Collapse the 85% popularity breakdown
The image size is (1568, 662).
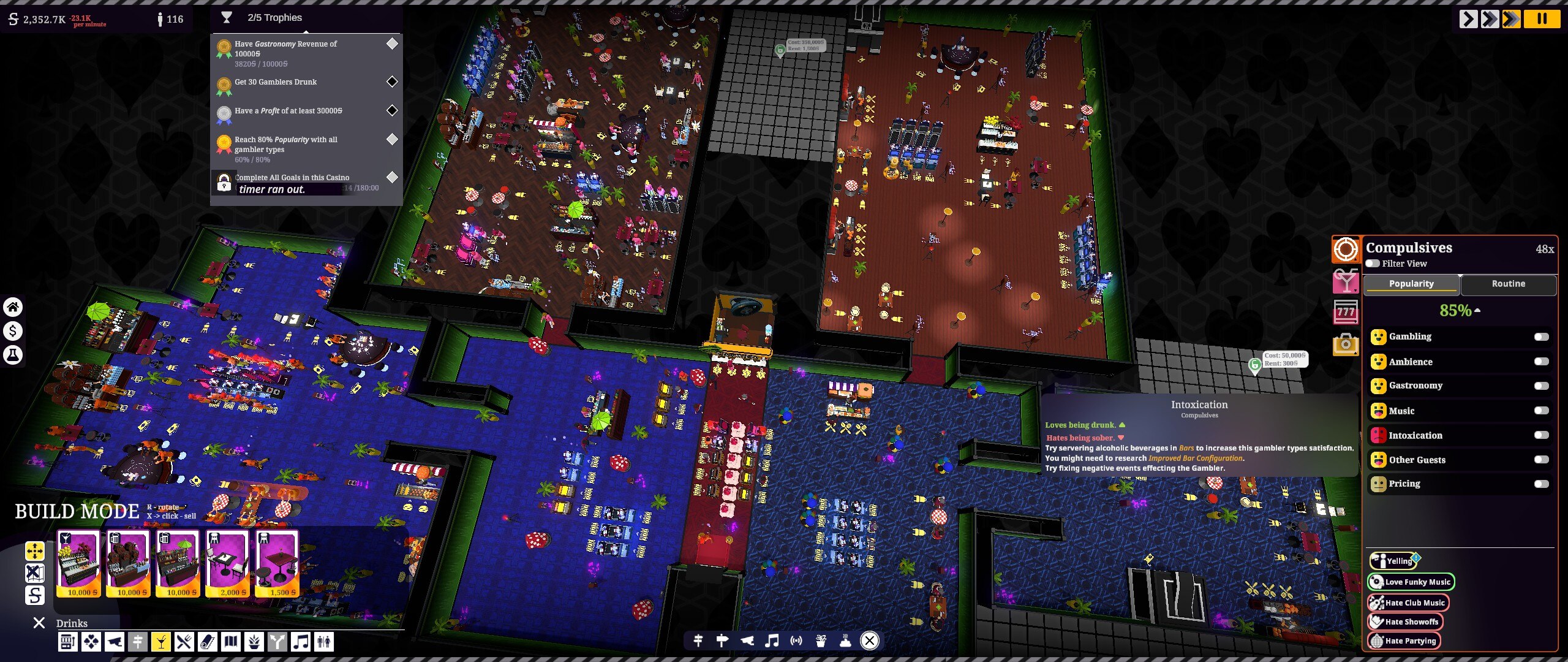(1478, 310)
